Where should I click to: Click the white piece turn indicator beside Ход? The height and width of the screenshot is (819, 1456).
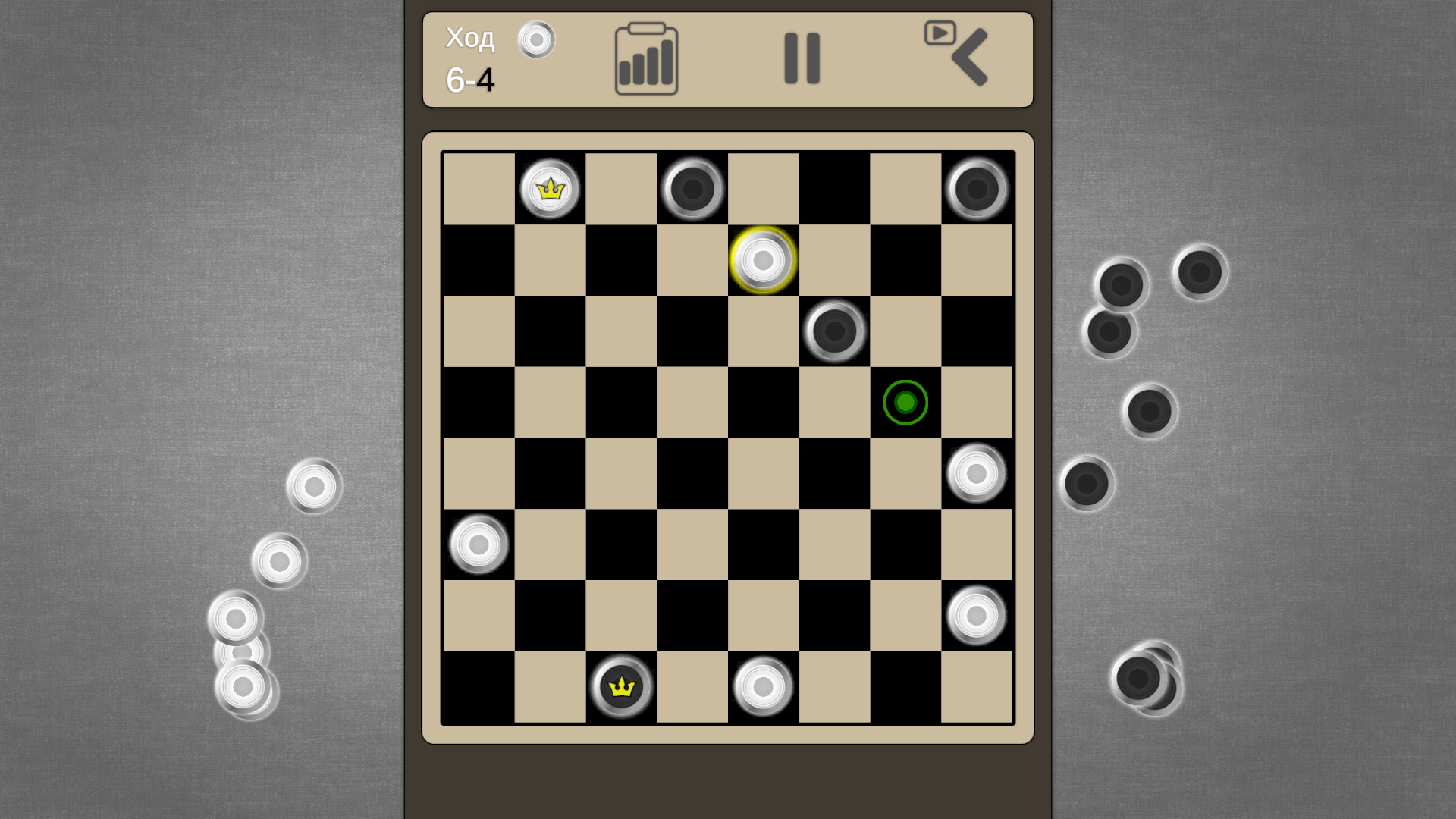(537, 41)
